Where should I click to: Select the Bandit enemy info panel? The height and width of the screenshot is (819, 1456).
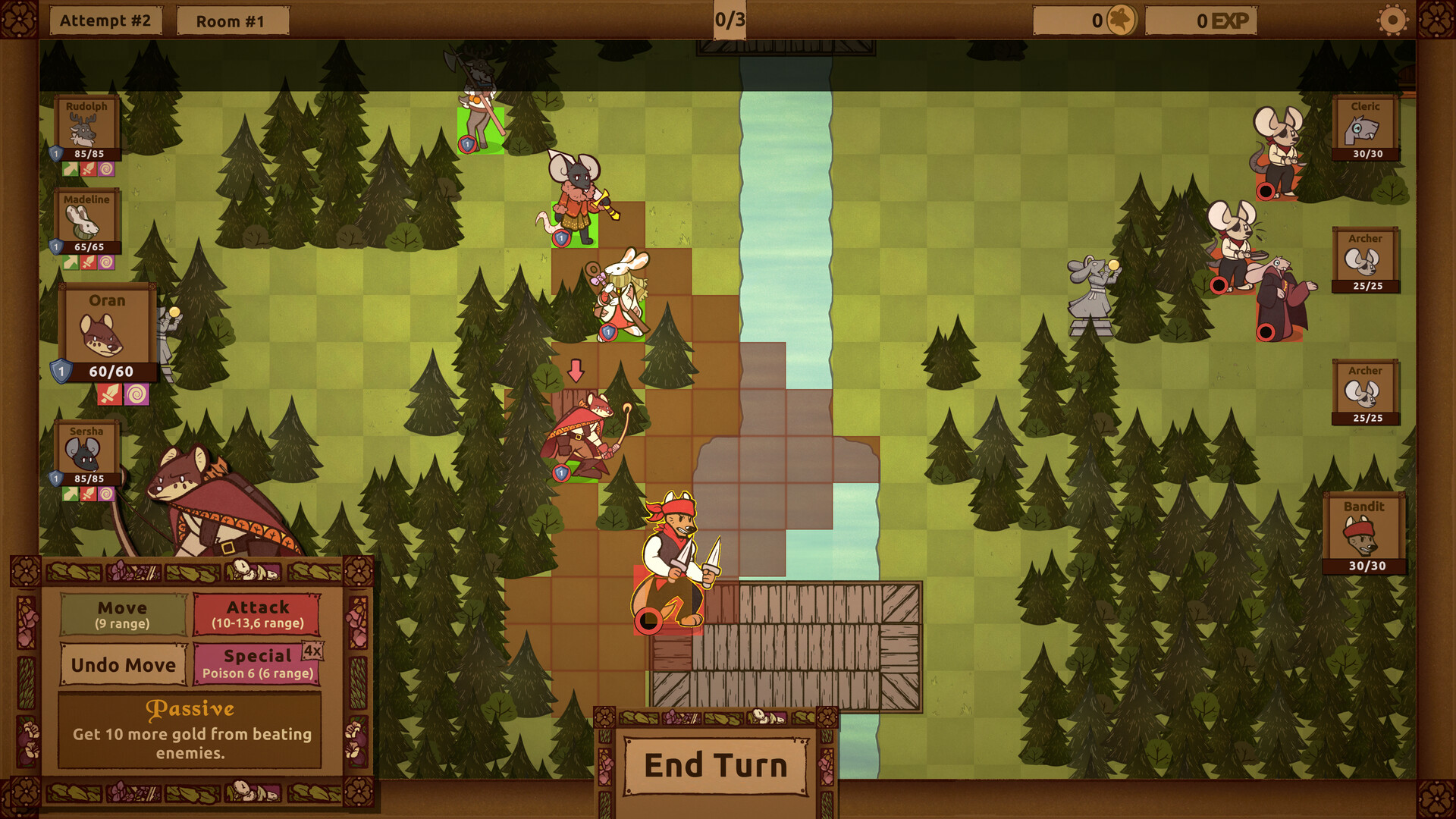click(1364, 530)
